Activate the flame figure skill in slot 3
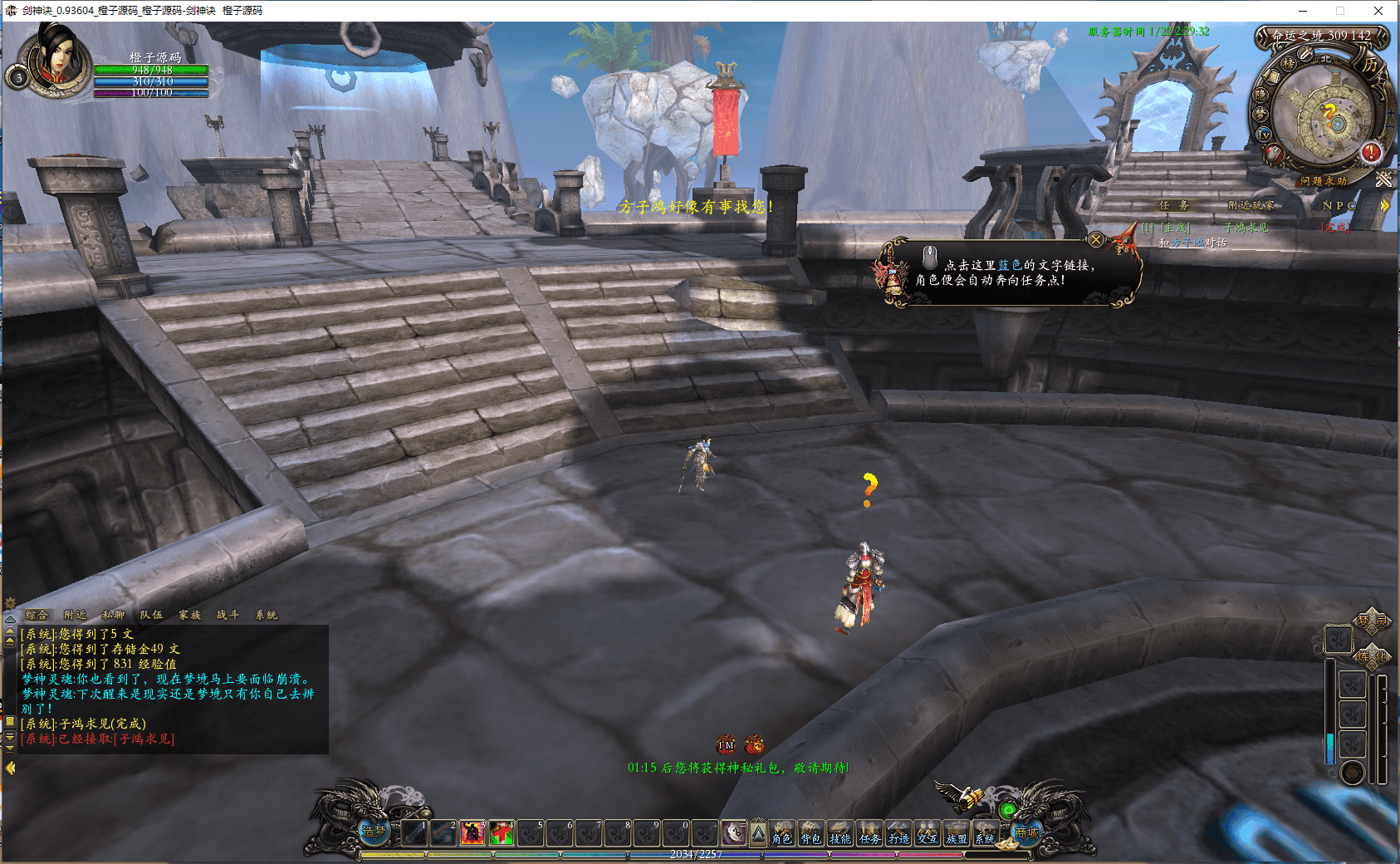 (x=472, y=832)
